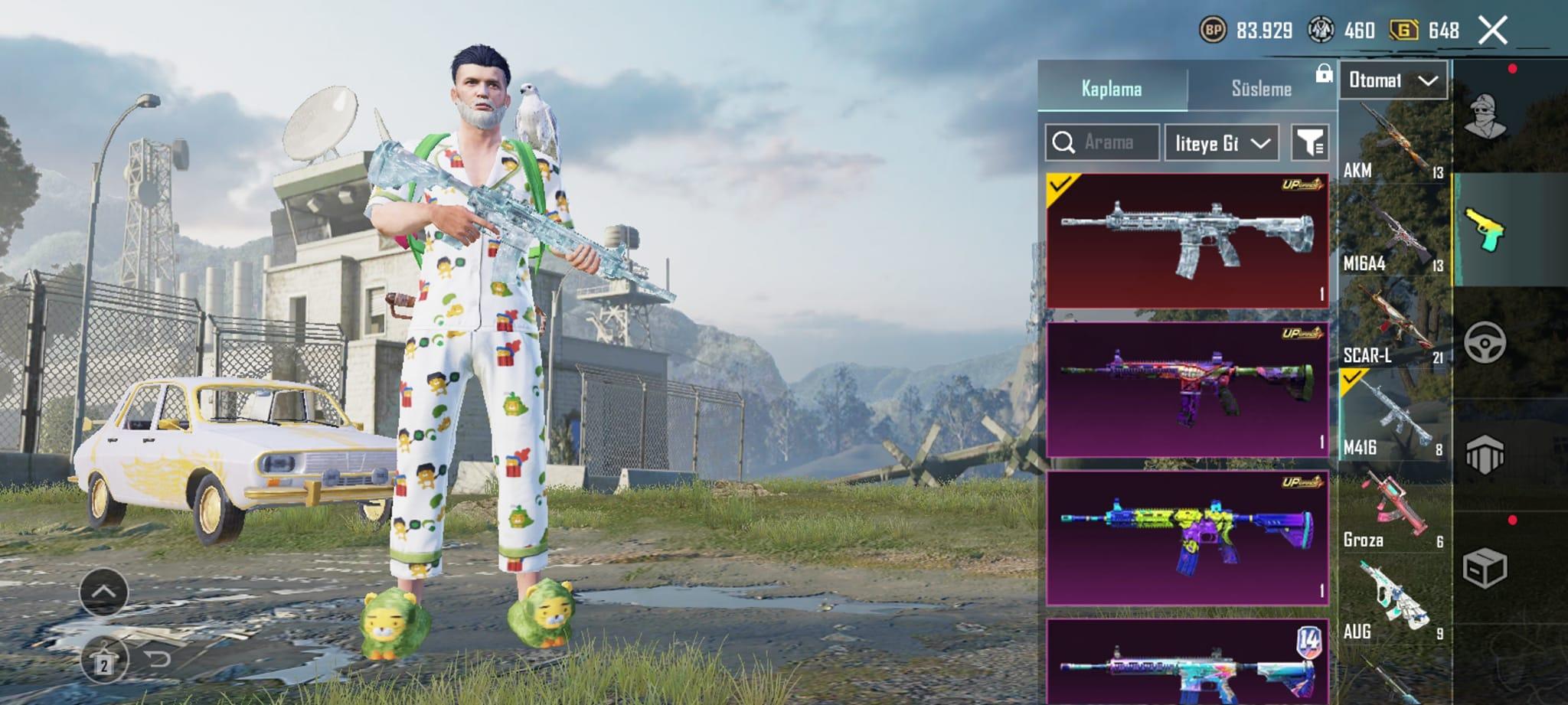Image resolution: width=1568 pixels, height=705 pixels.
Task: Open the sorting dropdown next to search
Action: click(1221, 143)
